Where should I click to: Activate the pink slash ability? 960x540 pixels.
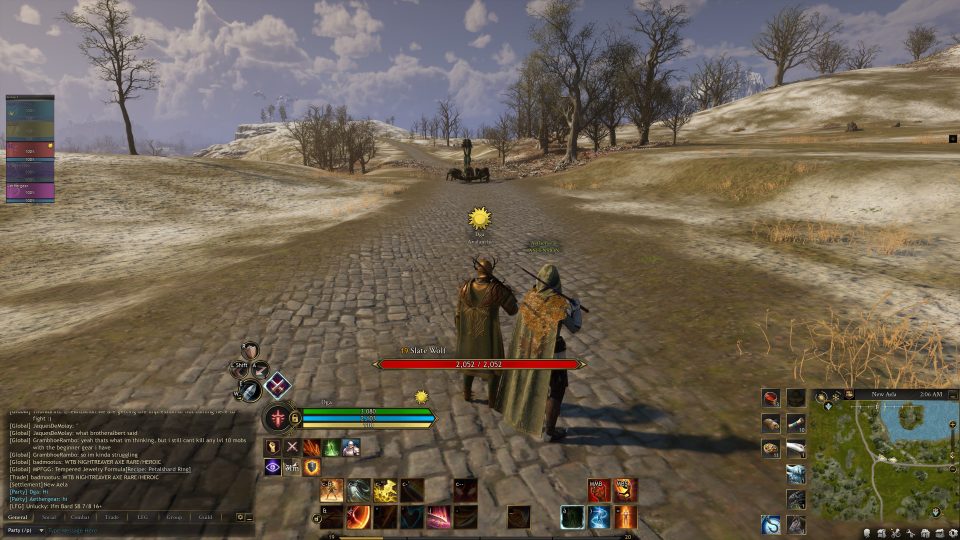click(438, 517)
